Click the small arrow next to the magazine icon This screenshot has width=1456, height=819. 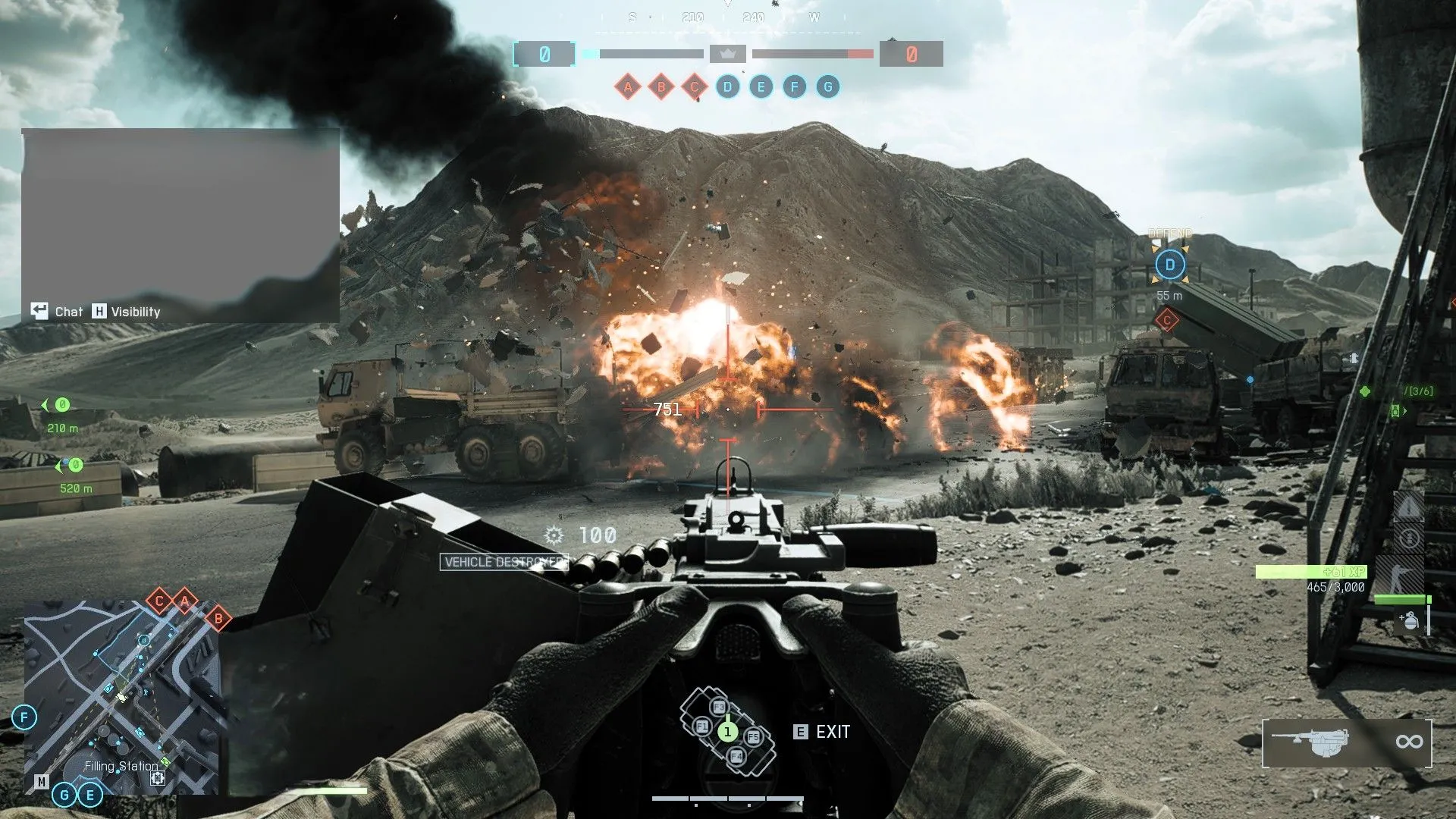(1405, 411)
